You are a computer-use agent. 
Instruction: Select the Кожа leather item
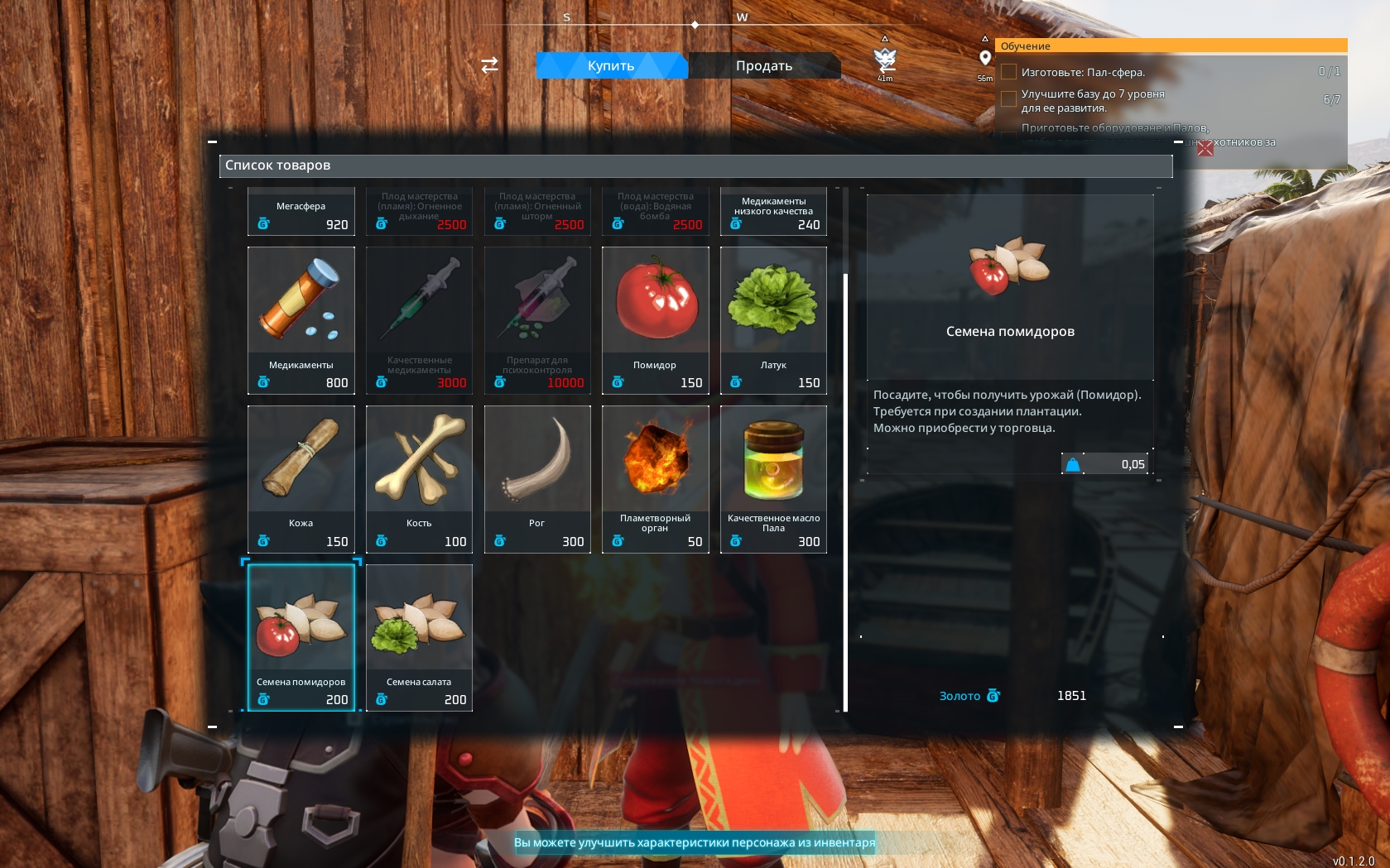[x=301, y=478]
